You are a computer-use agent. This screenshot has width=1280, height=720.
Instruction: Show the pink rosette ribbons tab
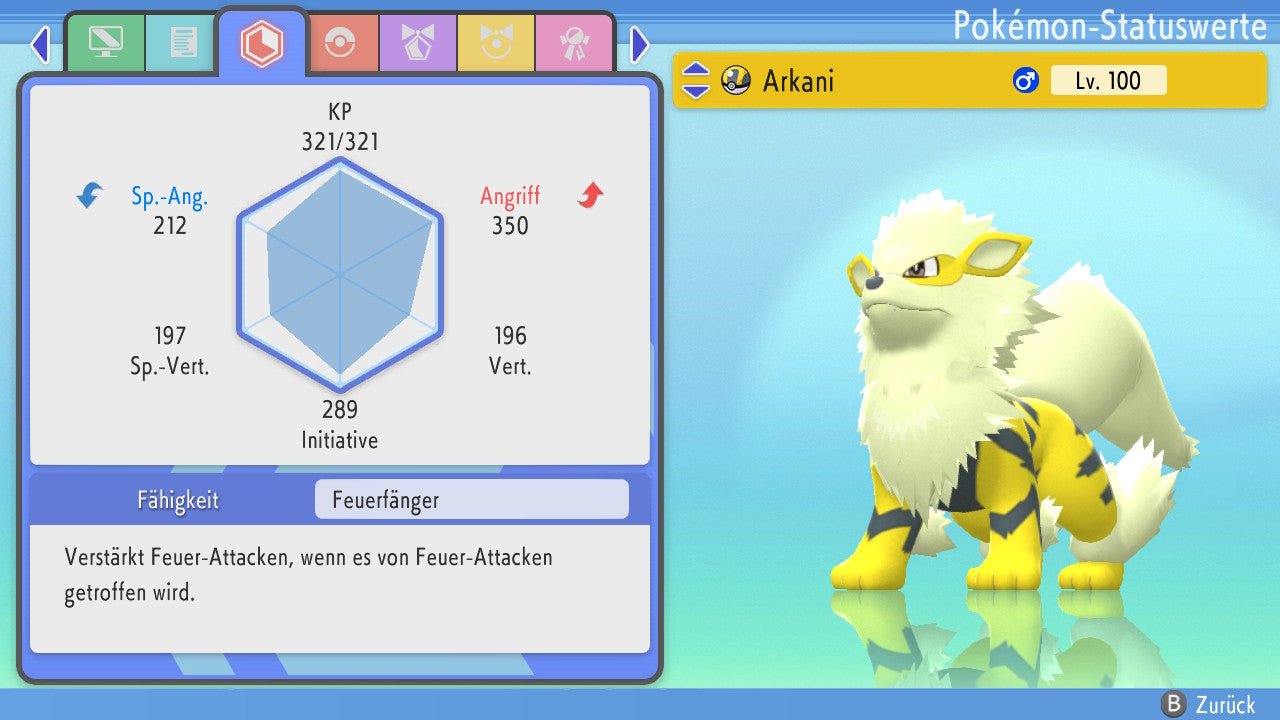point(573,43)
